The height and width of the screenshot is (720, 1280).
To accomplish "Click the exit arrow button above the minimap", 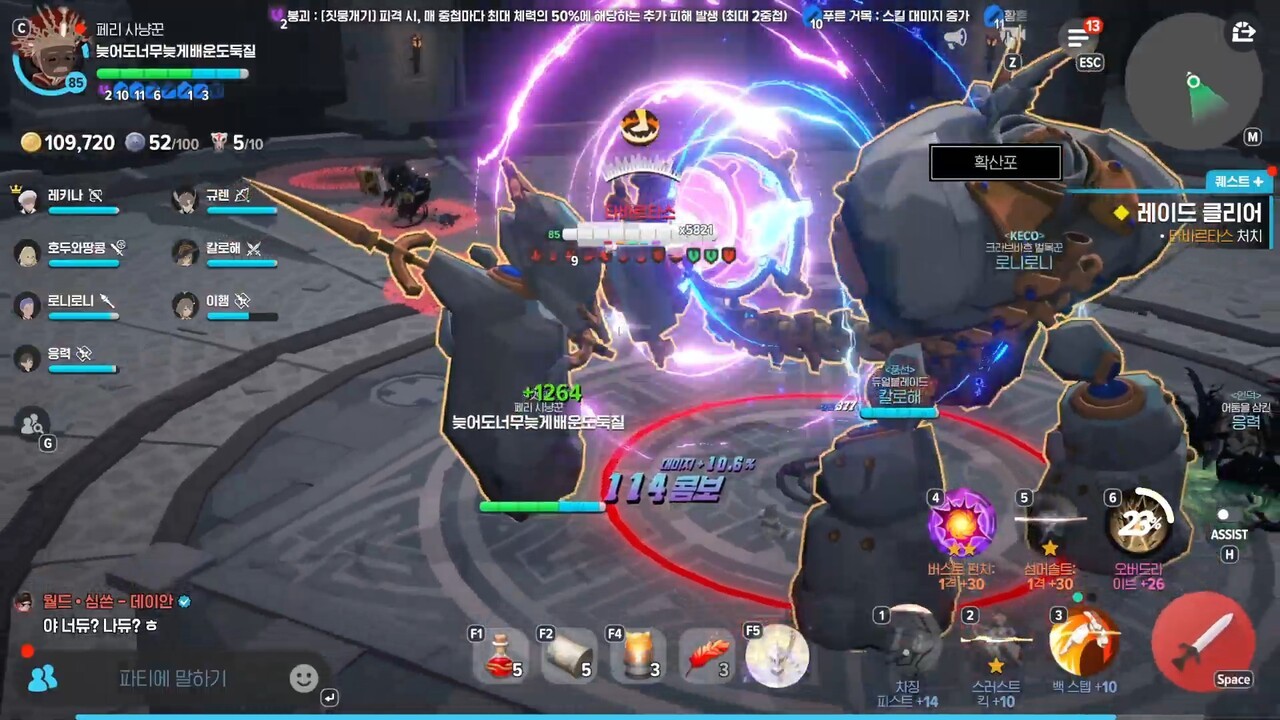I will [x=1243, y=33].
